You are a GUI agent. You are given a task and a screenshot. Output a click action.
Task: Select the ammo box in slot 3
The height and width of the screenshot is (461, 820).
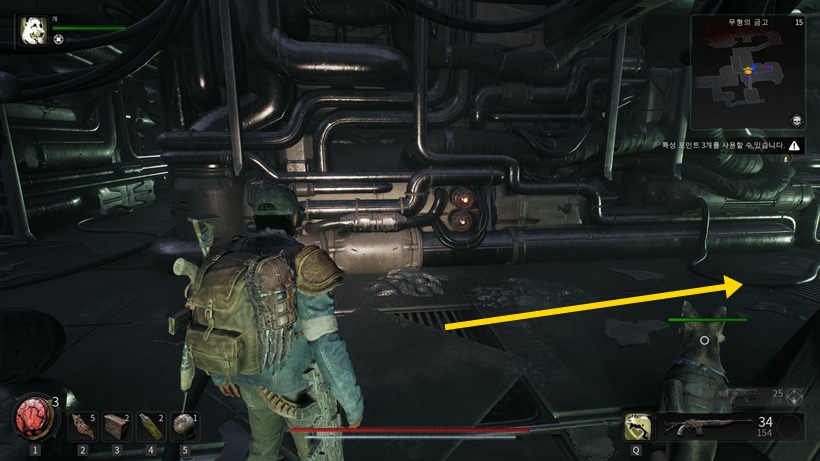point(116,426)
